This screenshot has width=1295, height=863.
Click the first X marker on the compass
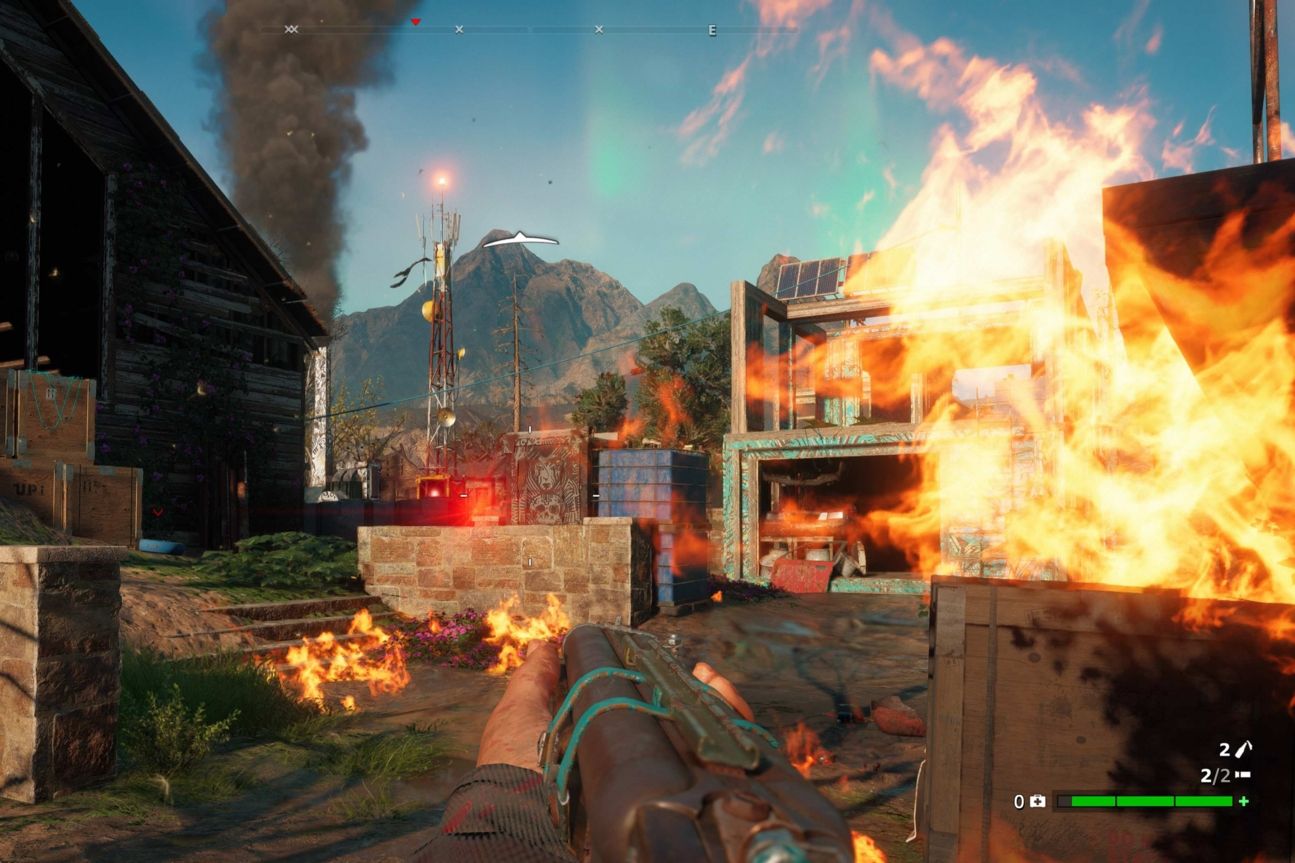[459, 29]
